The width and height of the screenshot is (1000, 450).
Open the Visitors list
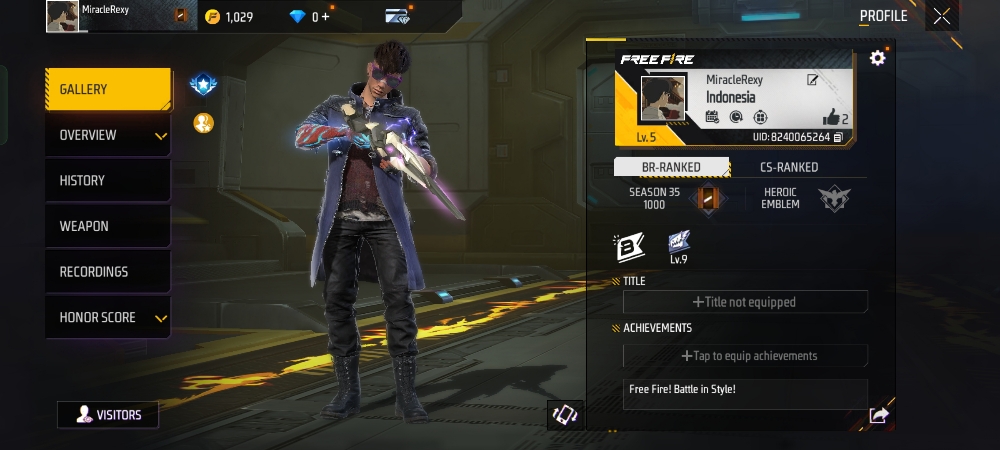108,414
